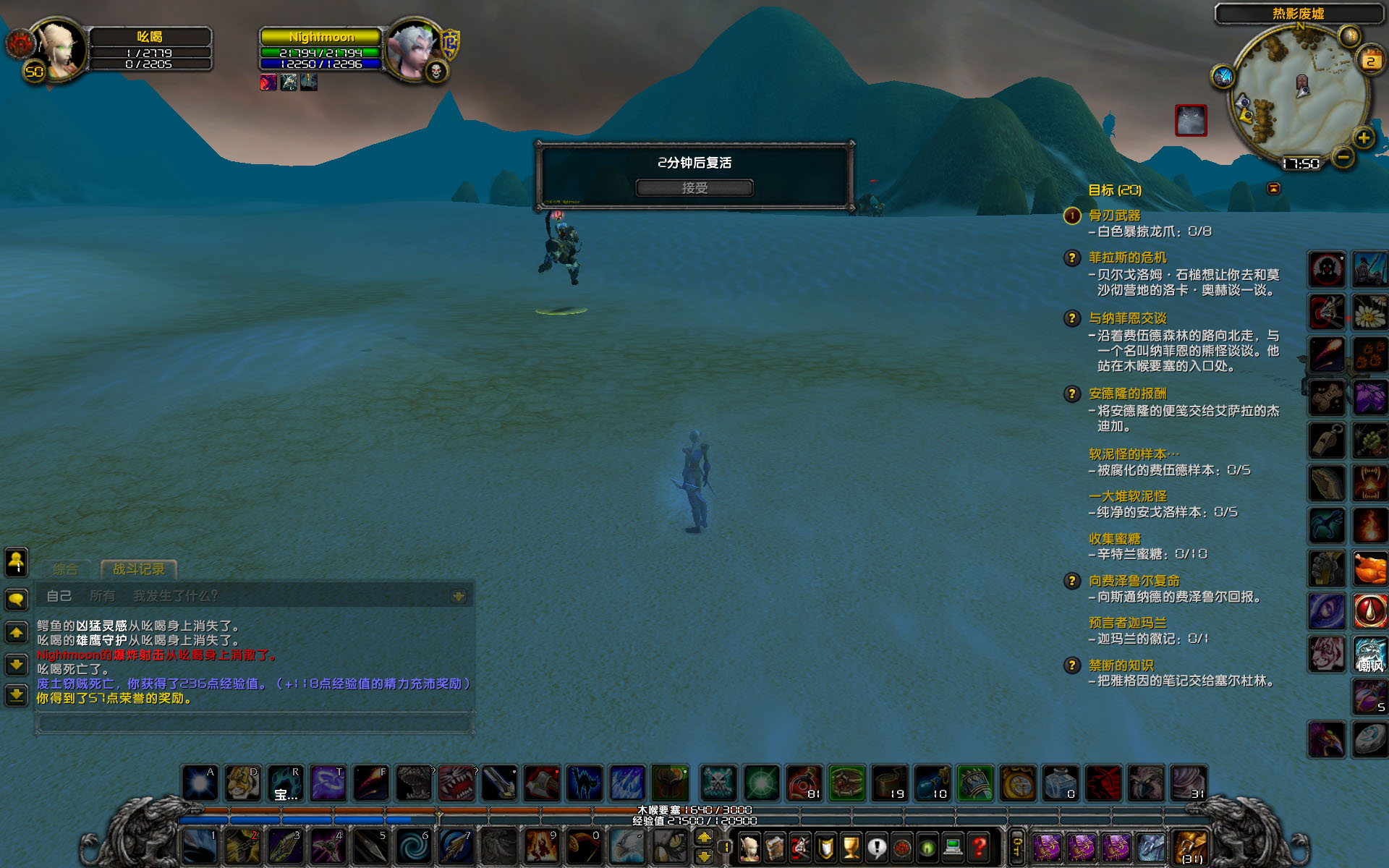Open the main backpack slot
Viewport: 1389px width, 868px height.
click(x=1191, y=848)
